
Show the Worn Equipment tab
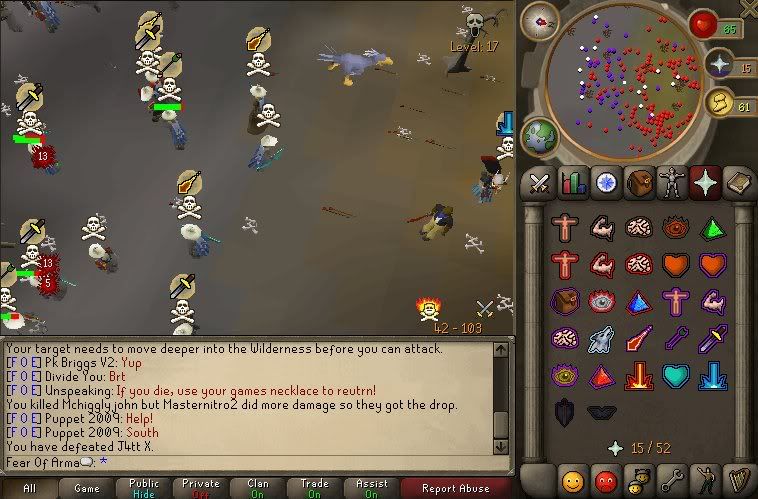tap(672, 183)
